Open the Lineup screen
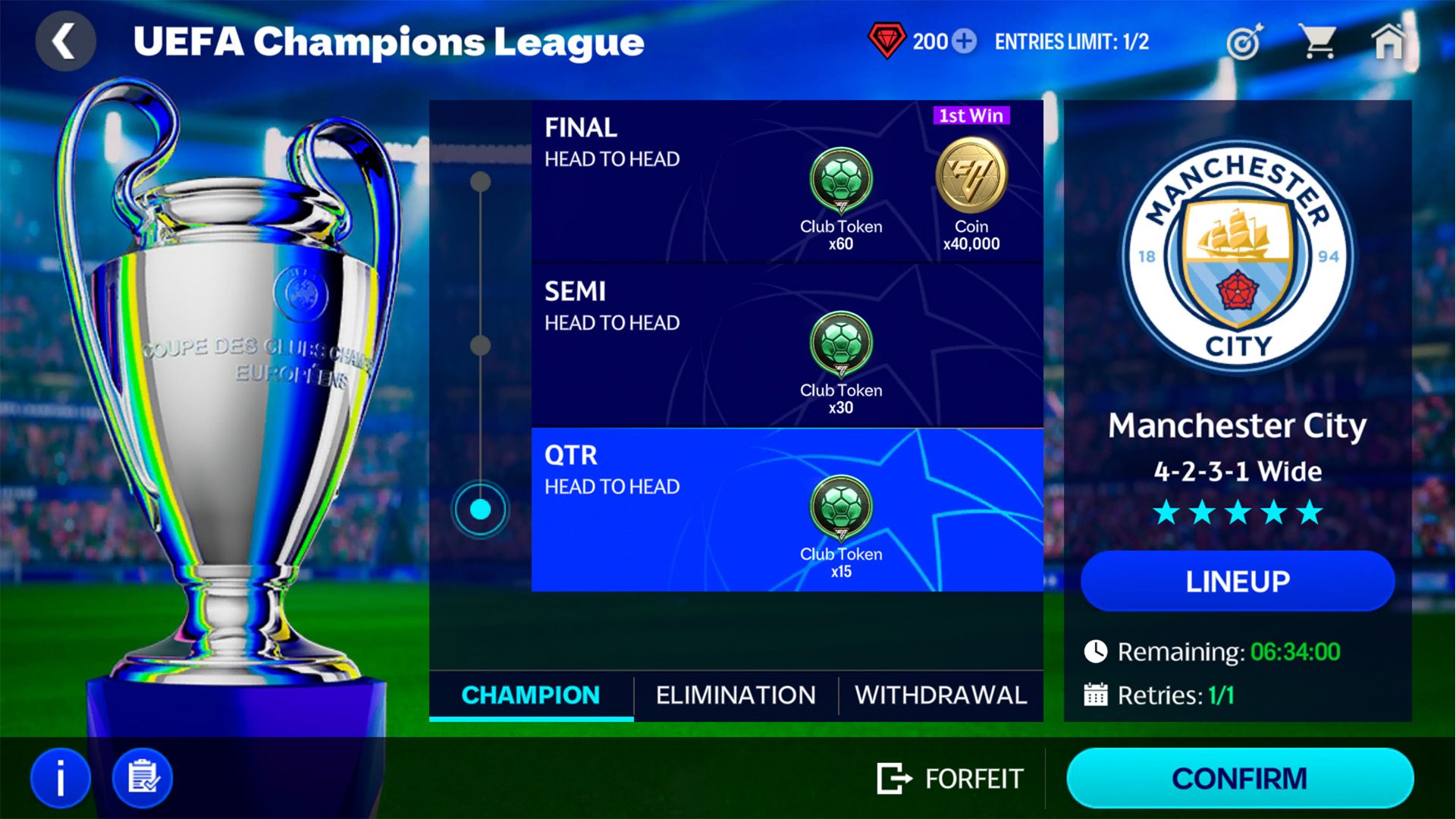1456x819 pixels. [1238, 581]
